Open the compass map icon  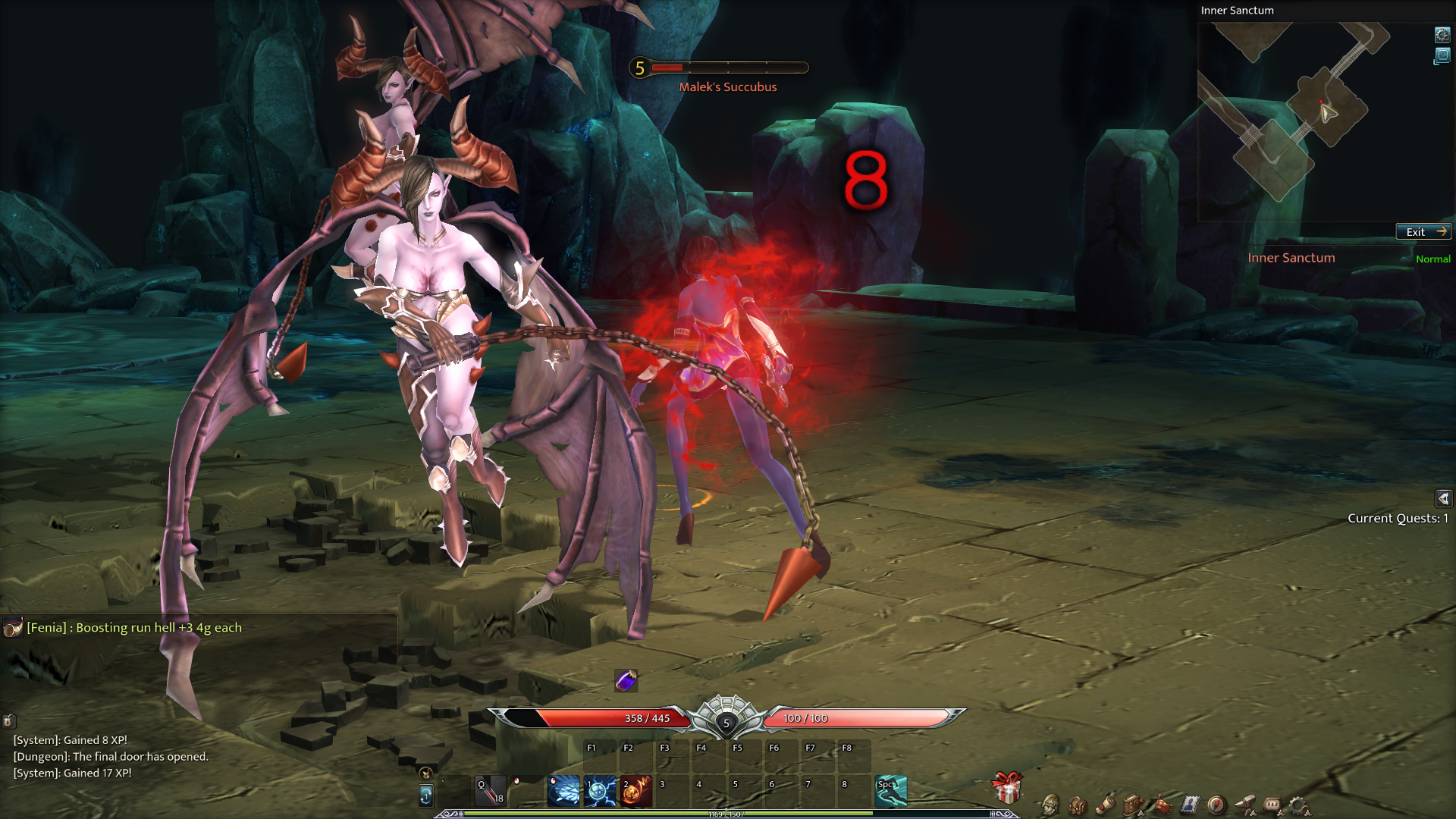[x=1216, y=805]
